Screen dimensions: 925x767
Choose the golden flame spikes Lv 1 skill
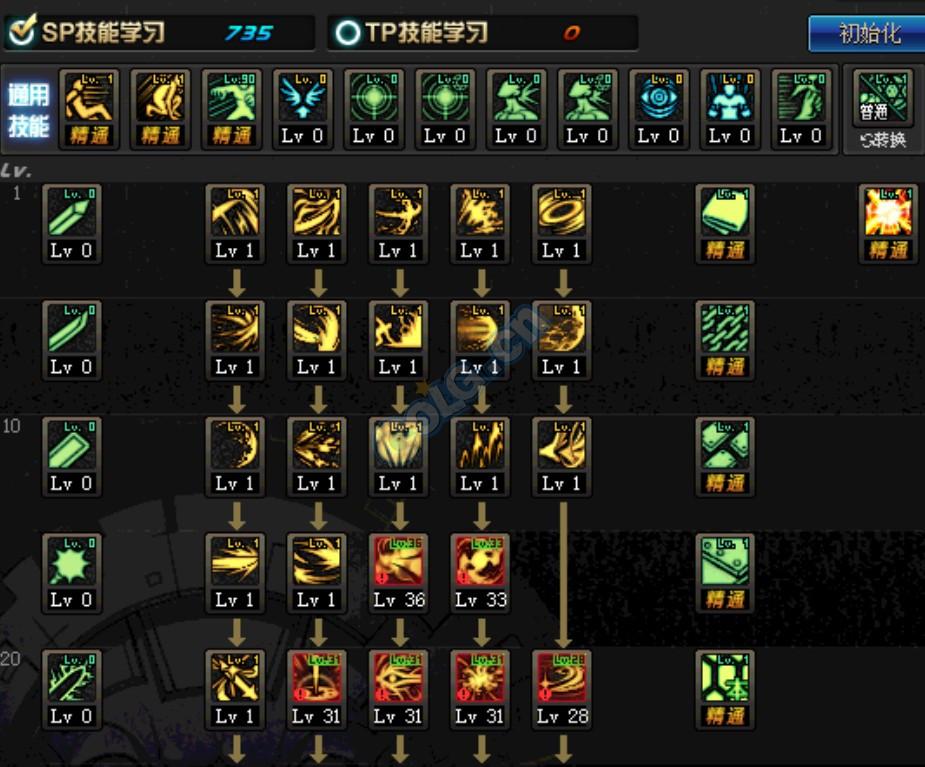(x=480, y=444)
